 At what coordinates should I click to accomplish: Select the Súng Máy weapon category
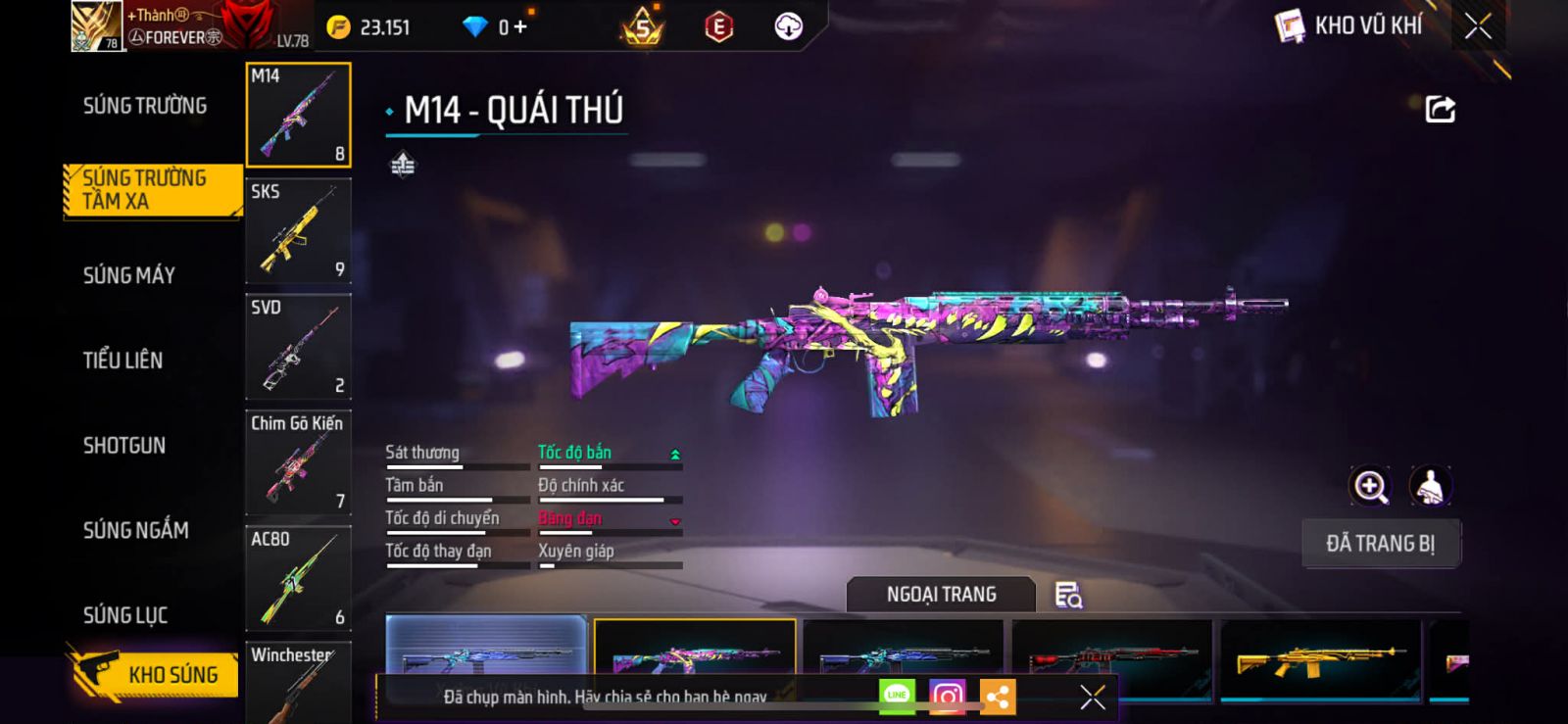click(129, 275)
